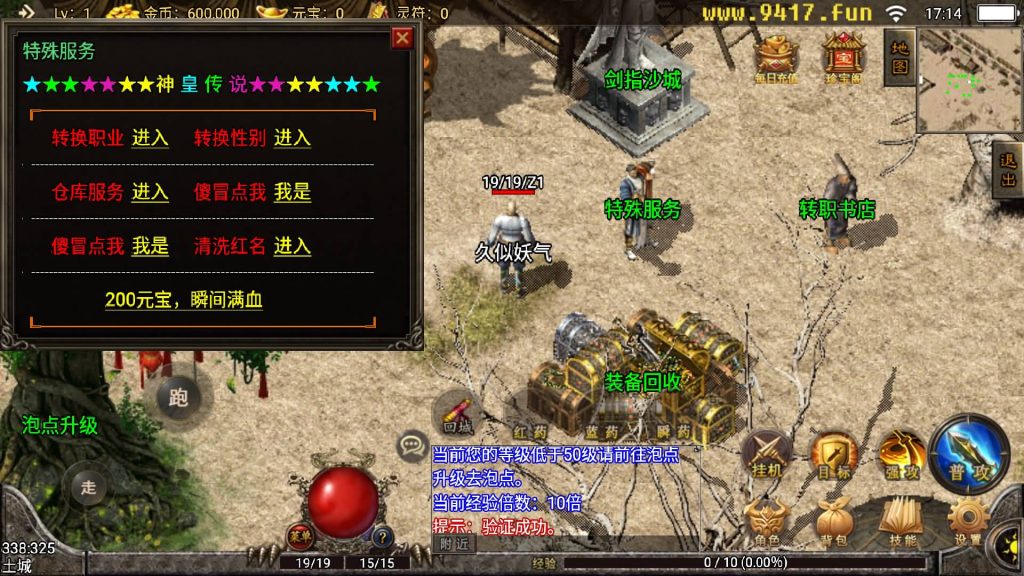Open the 珍宝阁 treasure shop

coord(843,58)
